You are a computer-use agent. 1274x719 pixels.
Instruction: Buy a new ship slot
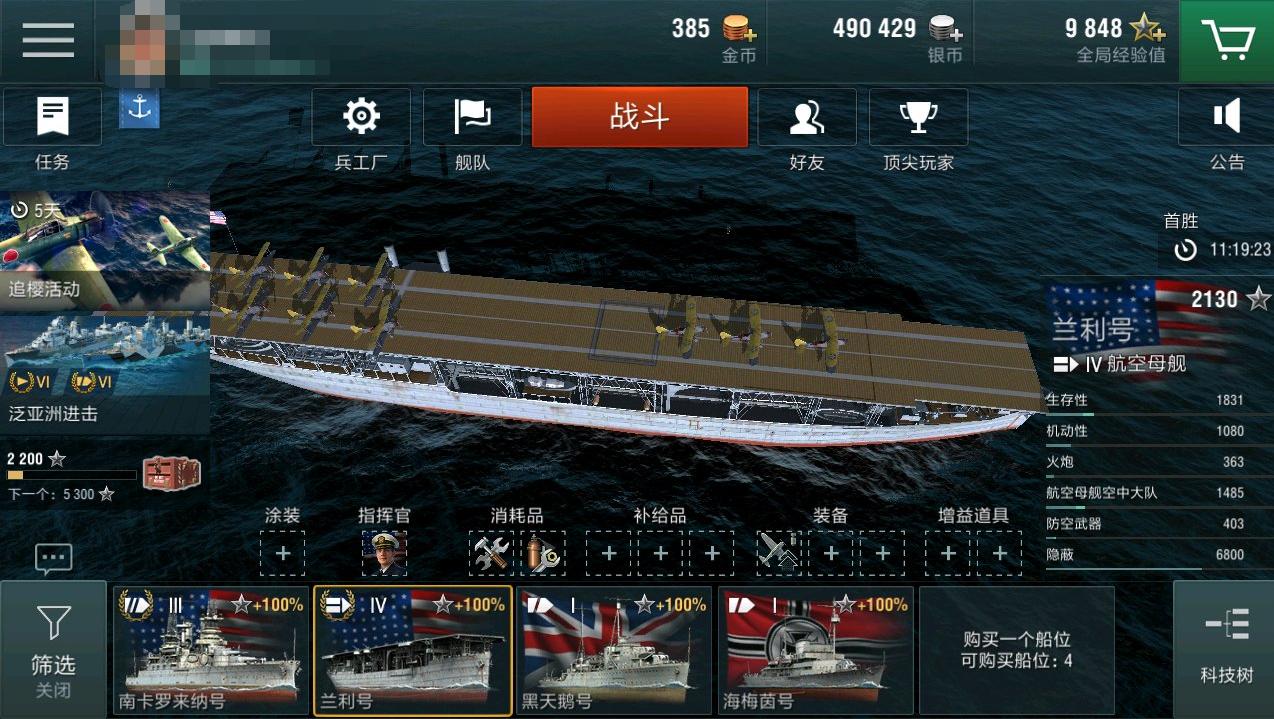tap(1016, 649)
